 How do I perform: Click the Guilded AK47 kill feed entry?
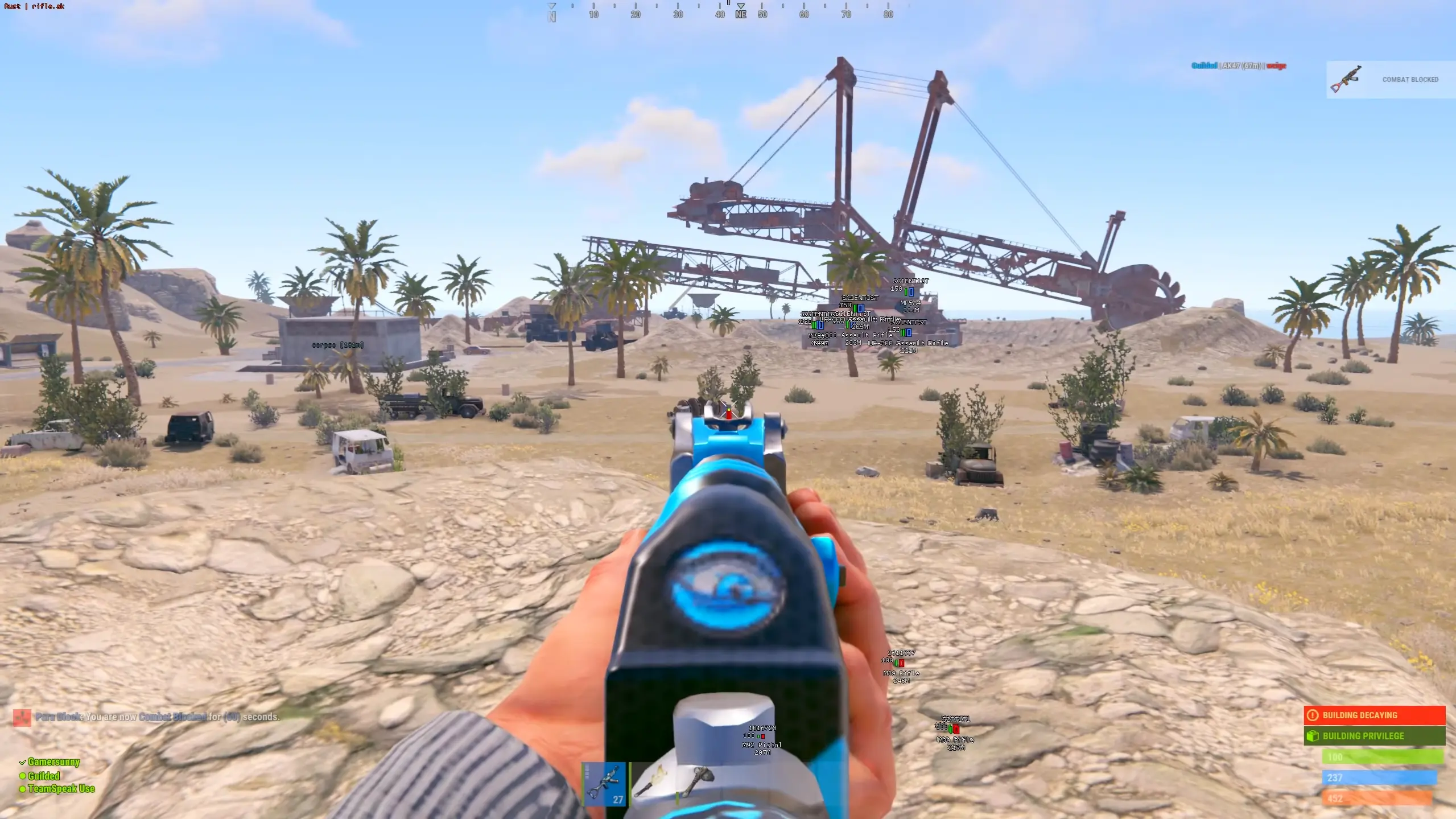coord(1239,66)
